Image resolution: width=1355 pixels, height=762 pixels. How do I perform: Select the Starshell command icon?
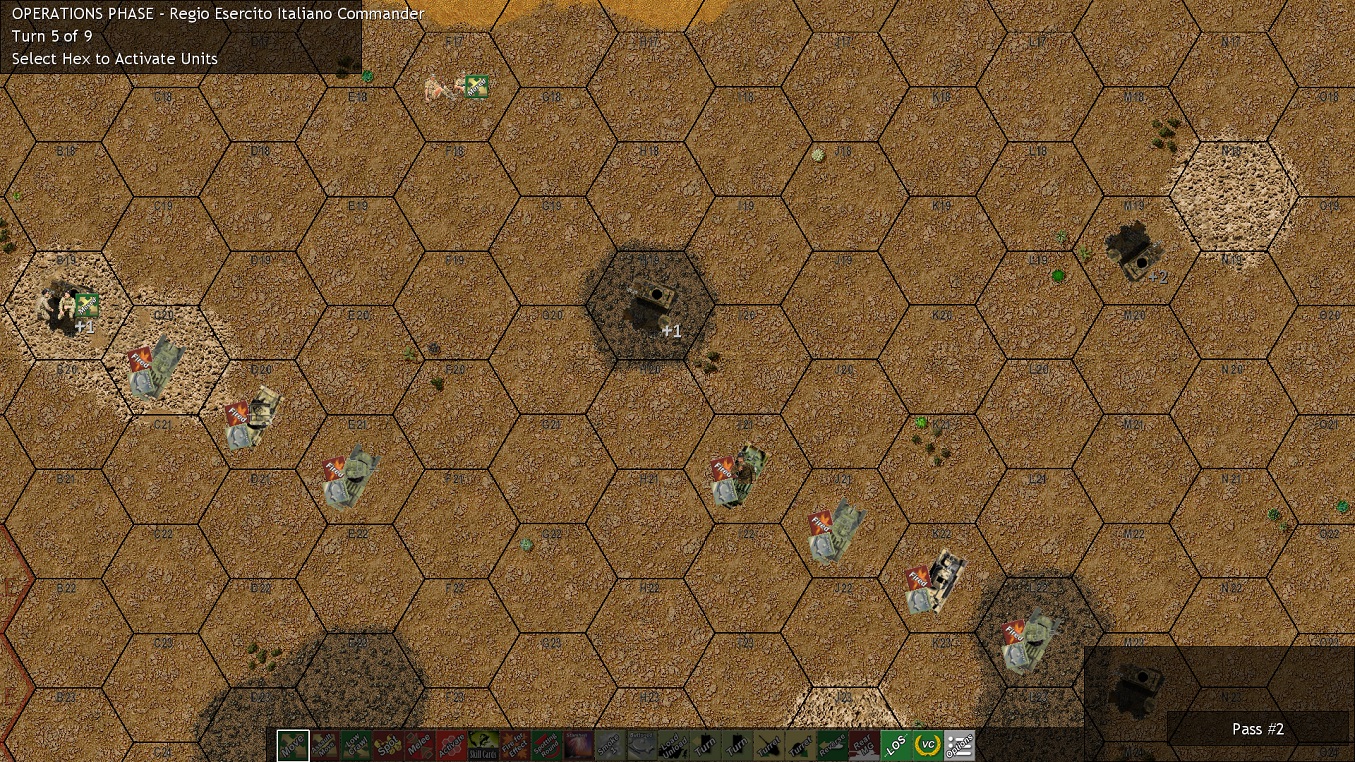pos(581,745)
